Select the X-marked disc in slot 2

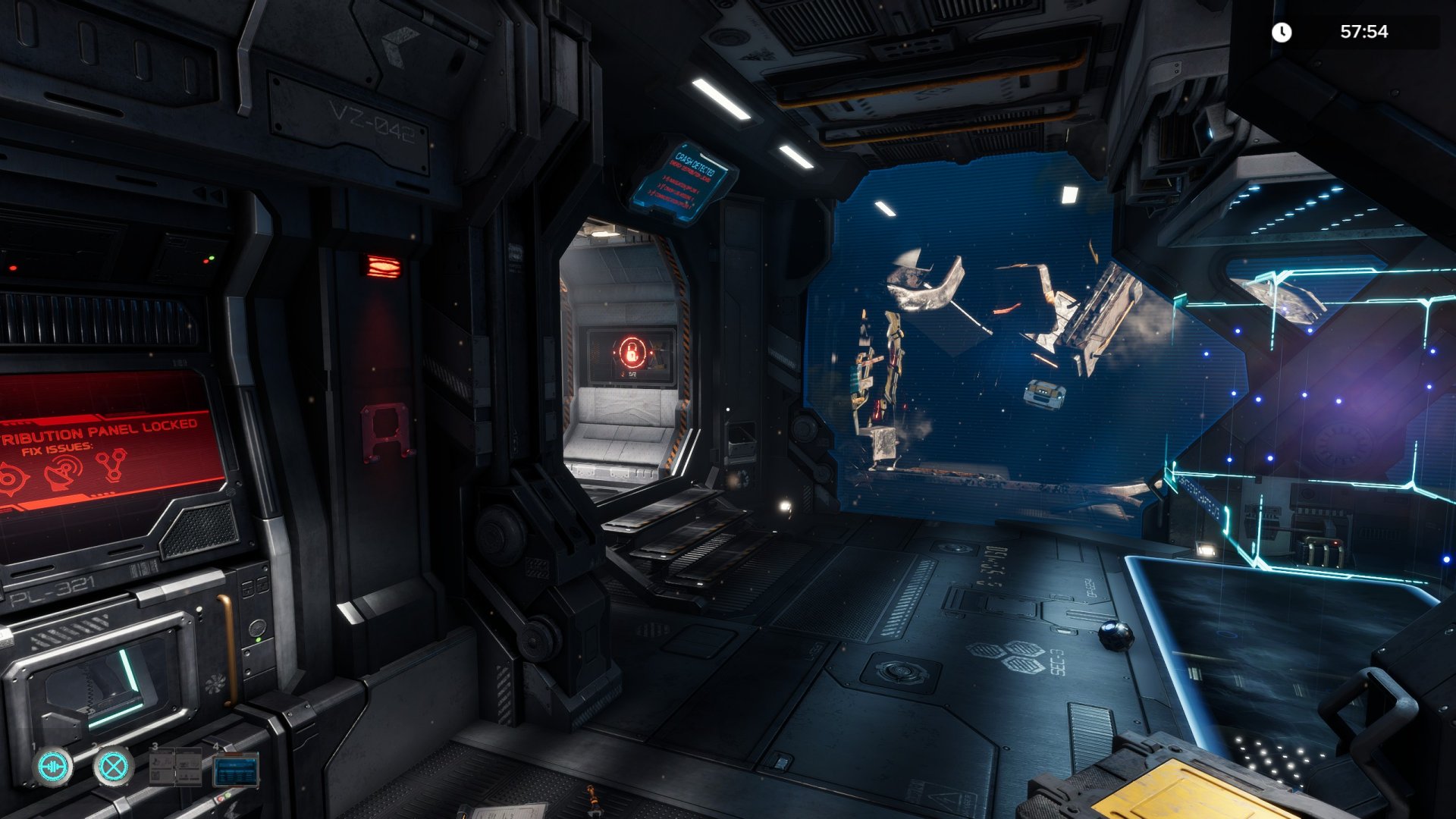114,767
